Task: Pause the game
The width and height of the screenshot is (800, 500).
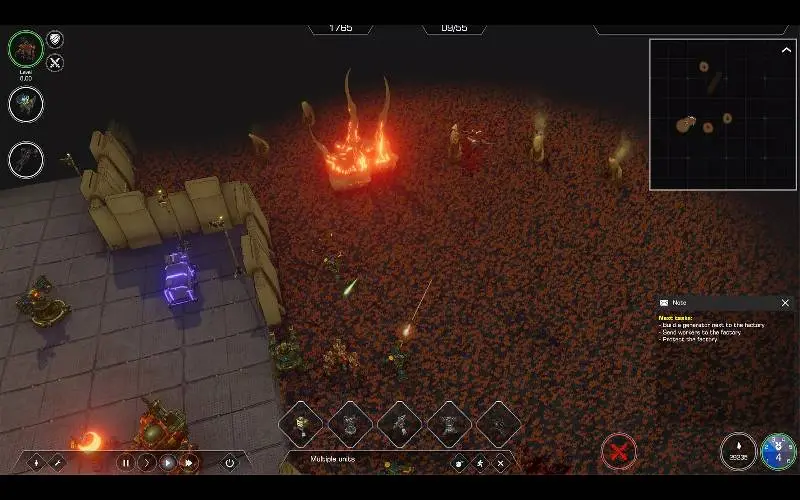Action: coord(126,463)
